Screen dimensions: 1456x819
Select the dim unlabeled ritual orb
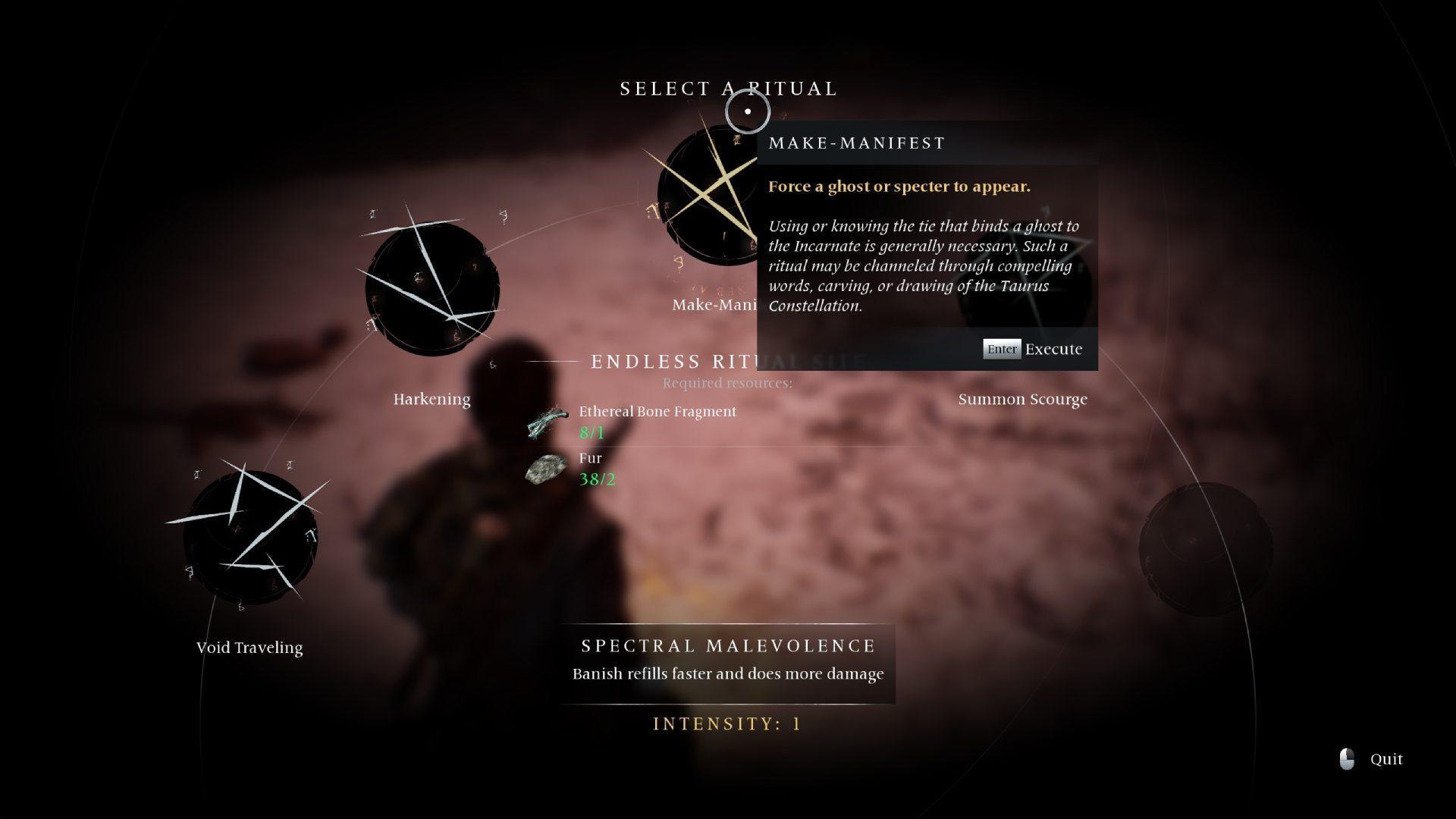click(x=1206, y=548)
